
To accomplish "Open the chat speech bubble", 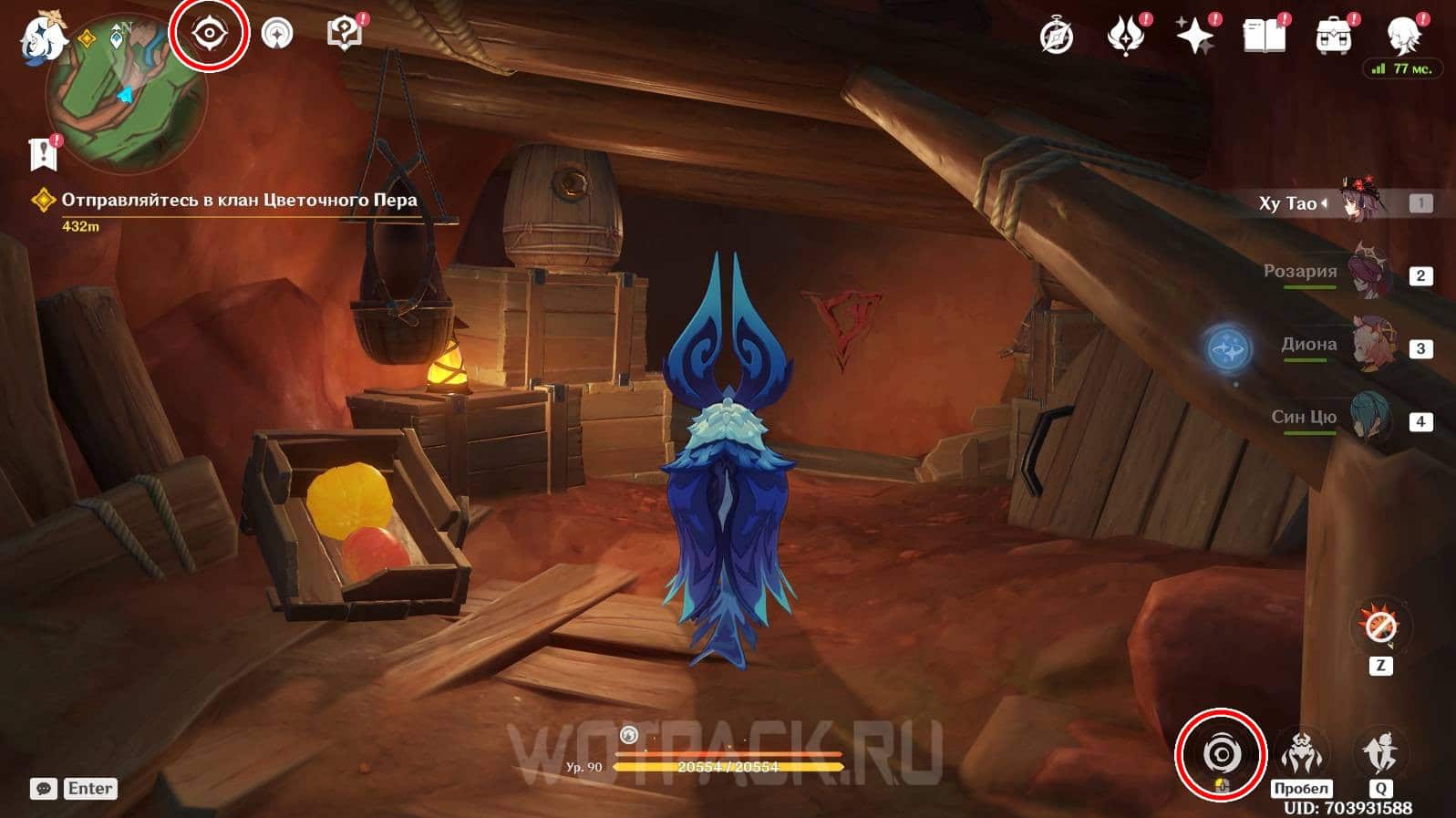I will [43, 789].
